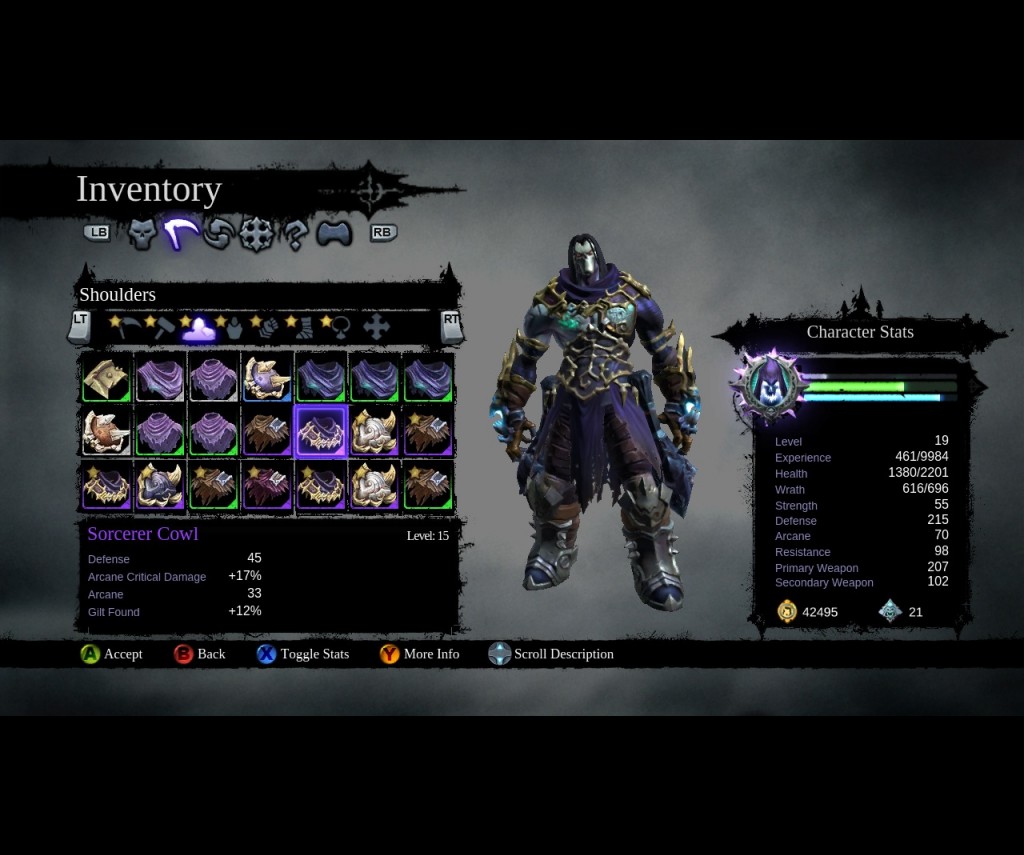Choose the four-arrow cross category
The height and width of the screenshot is (855, 1024).
pos(376,326)
